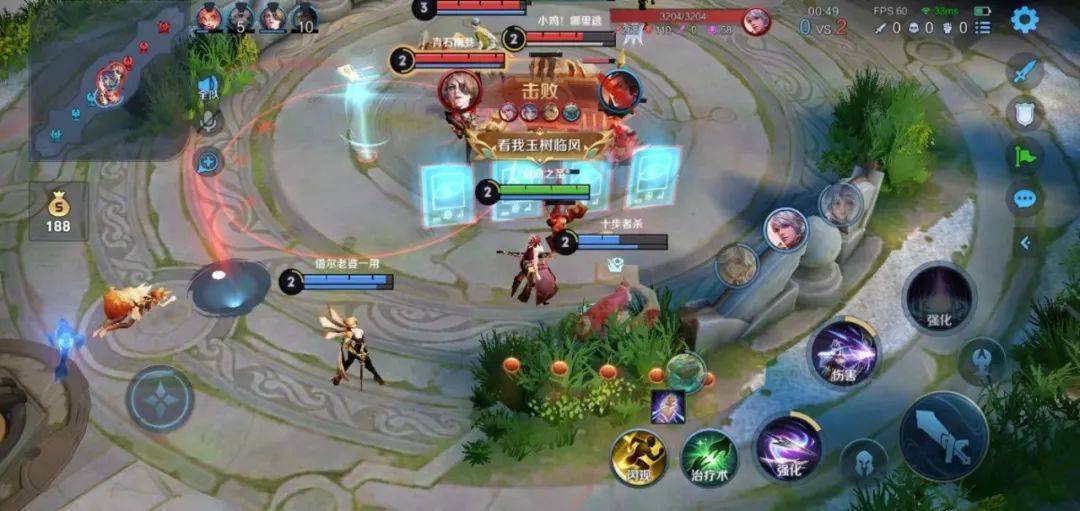Tap the movement joystick

click(160, 398)
